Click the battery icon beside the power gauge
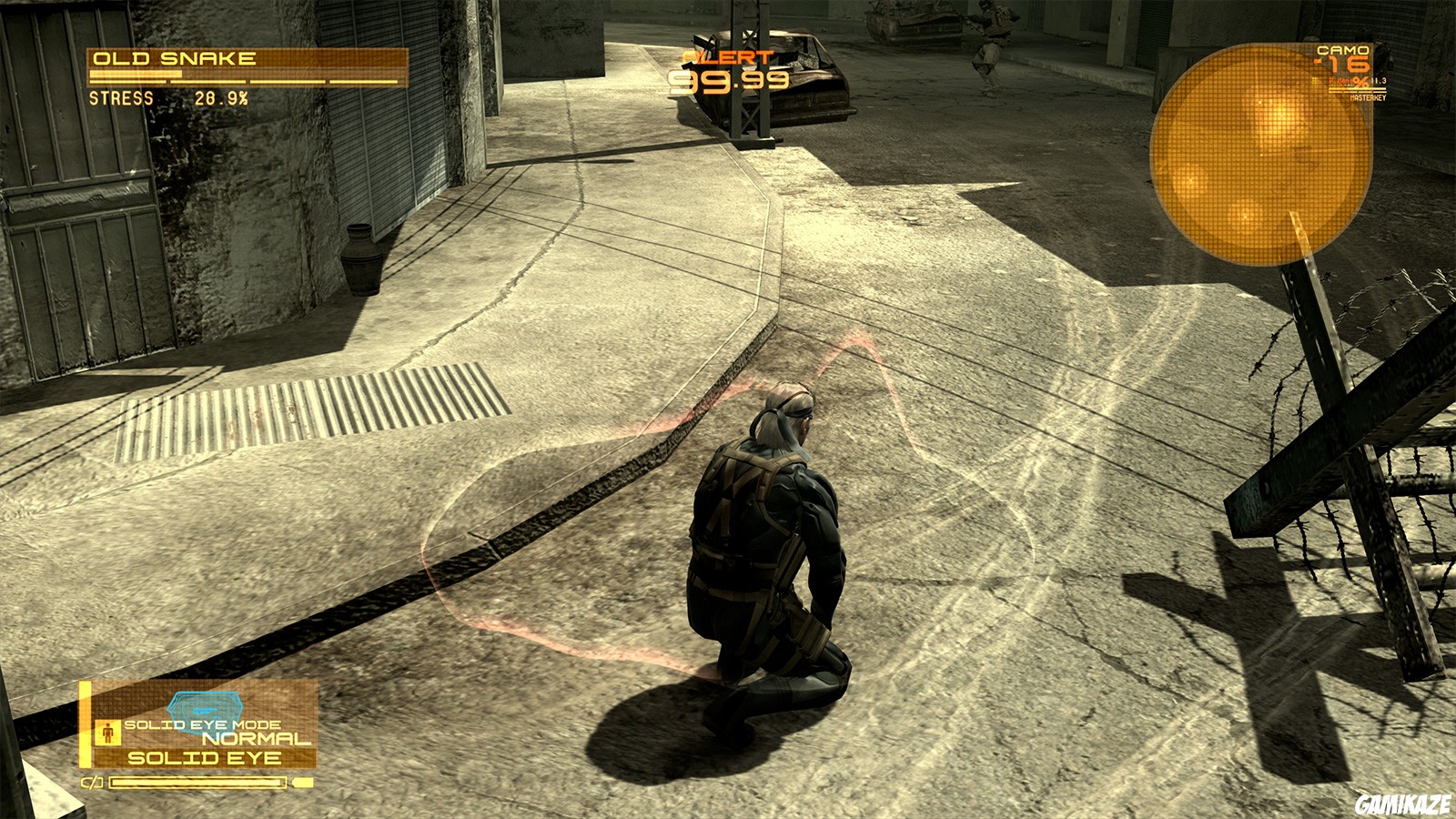The height and width of the screenshot is (819, 1456). [91, 782]
